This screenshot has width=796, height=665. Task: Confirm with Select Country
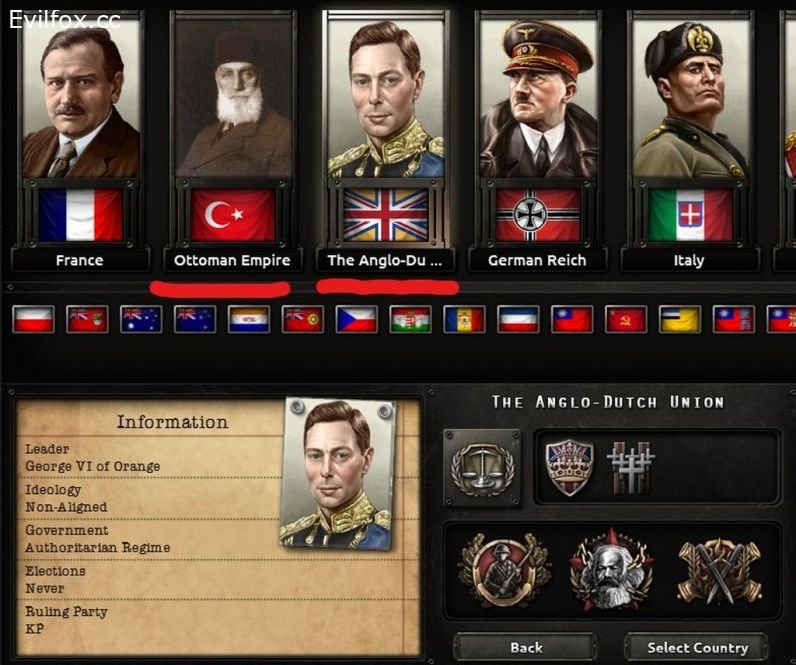tap(697, 647)
